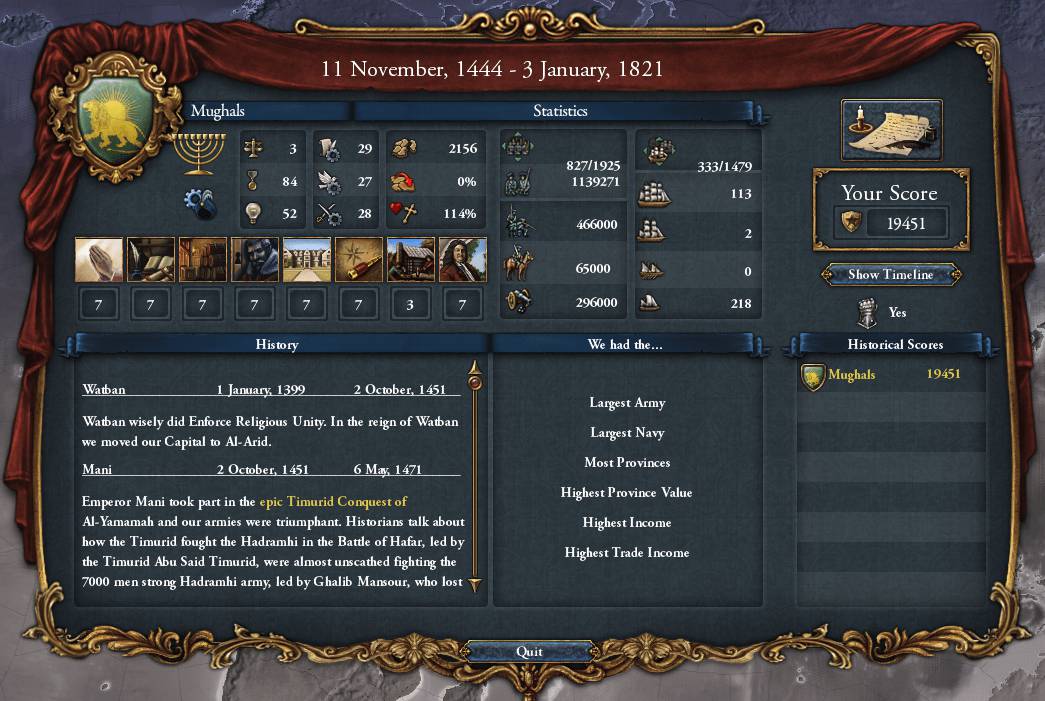Select the compass and spyglass idea icon

pyautogui.click(x=359, y=259)
